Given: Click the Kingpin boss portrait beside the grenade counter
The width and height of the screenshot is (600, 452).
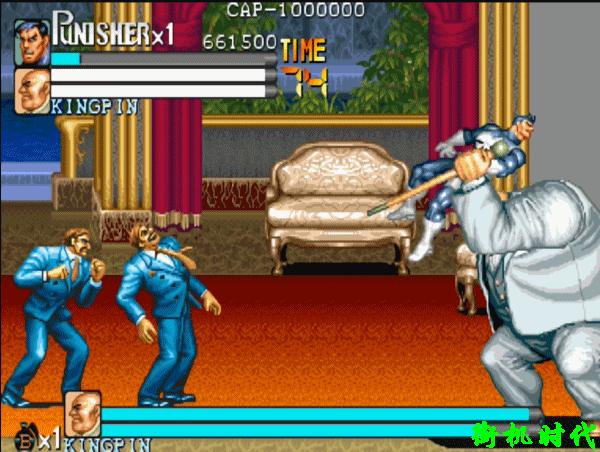Looking at the screenshot, I should 83,414.
